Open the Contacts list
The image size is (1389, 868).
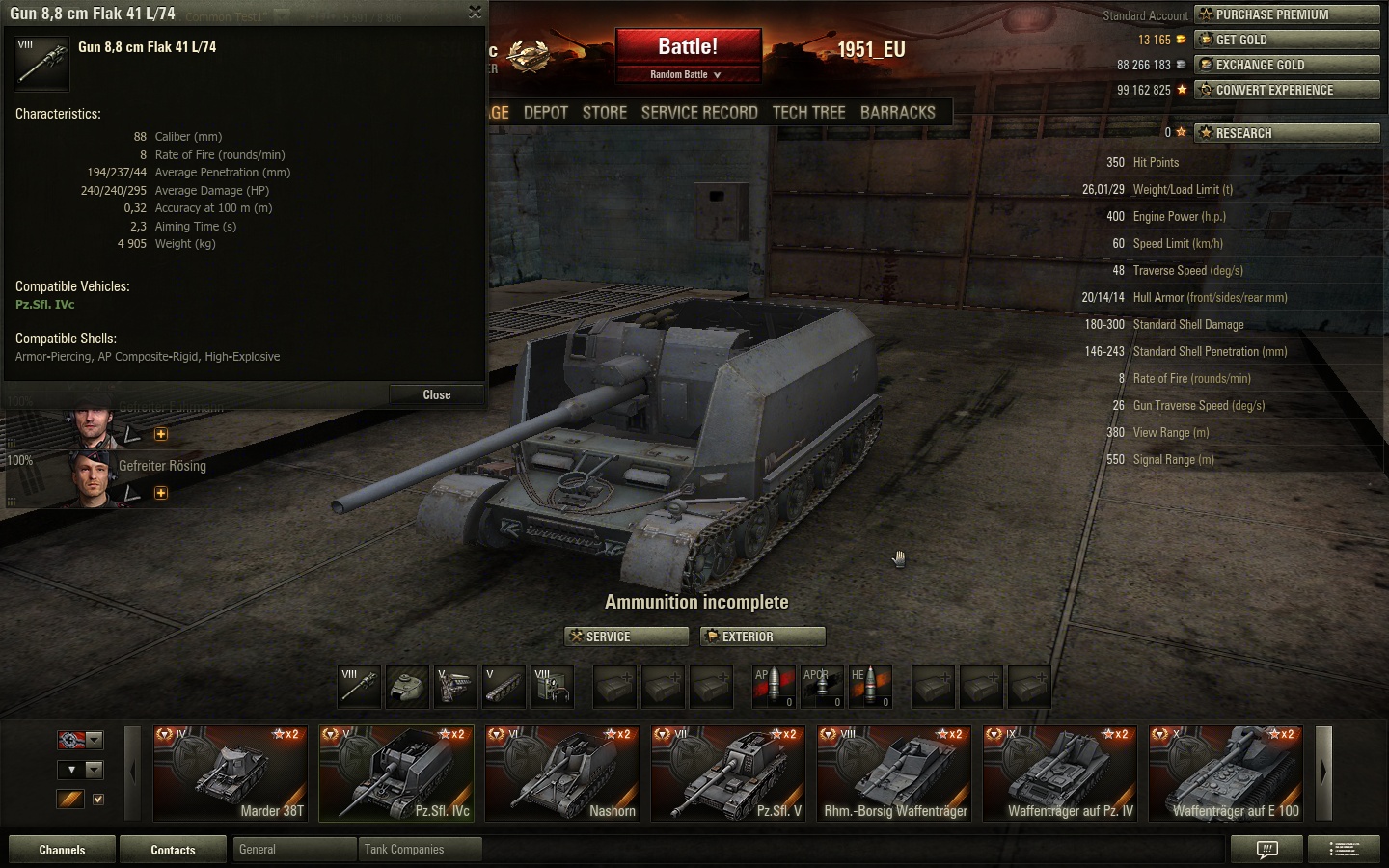click(x=173, y=850)
